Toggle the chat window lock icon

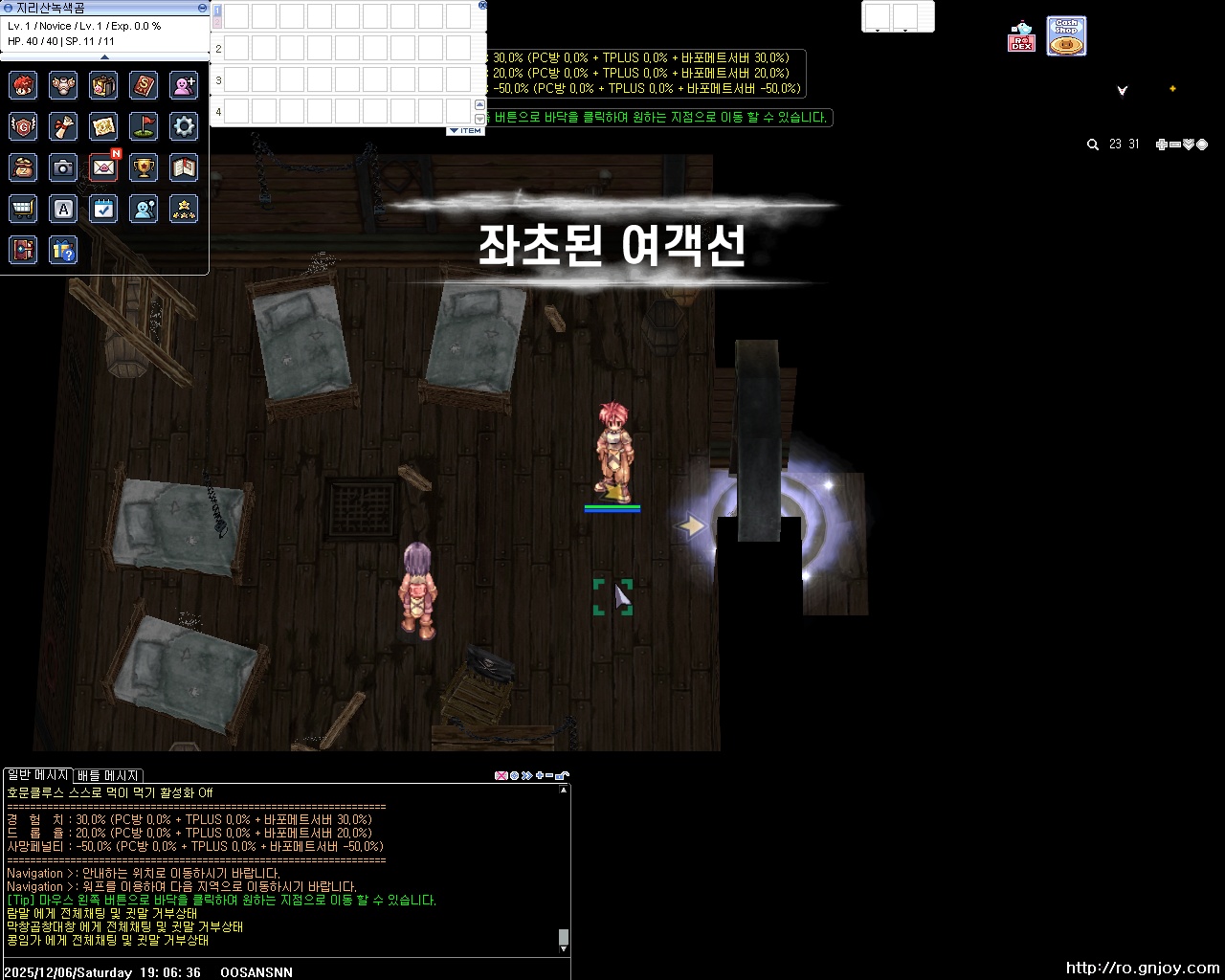coord(564,775)
